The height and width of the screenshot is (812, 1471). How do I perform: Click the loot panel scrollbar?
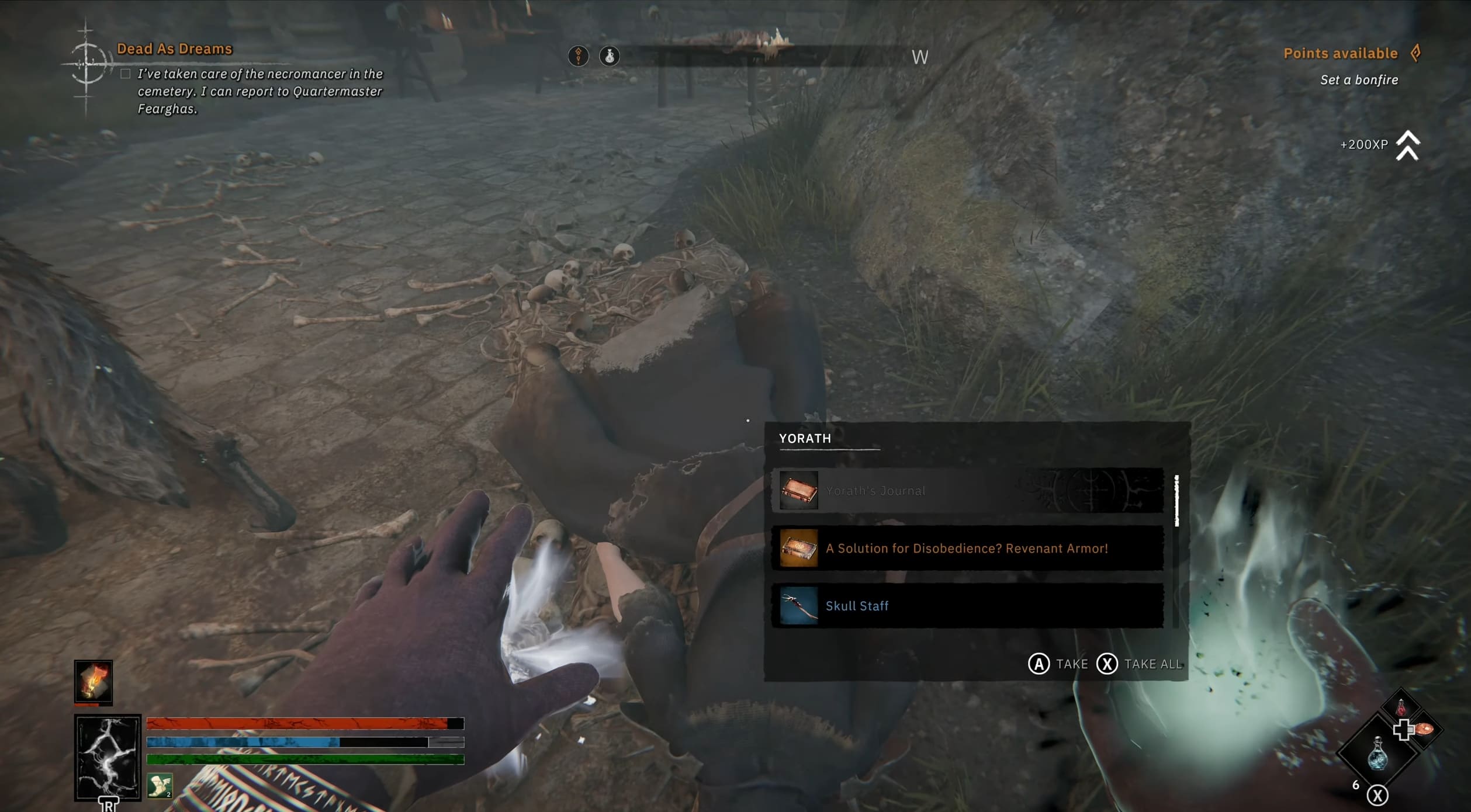(1176, 501)
